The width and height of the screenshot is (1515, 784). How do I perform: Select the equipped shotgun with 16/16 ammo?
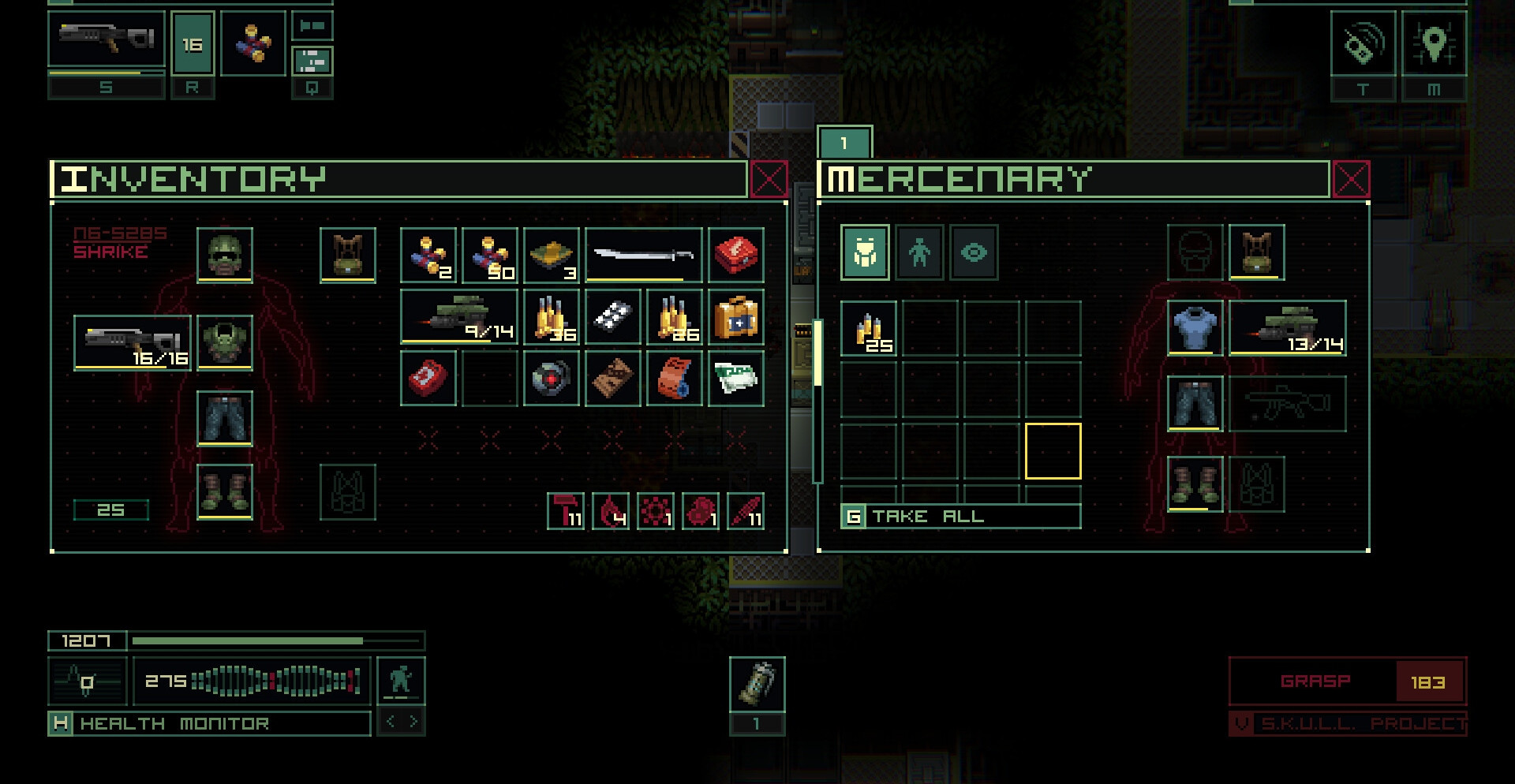tap(133, 343)
